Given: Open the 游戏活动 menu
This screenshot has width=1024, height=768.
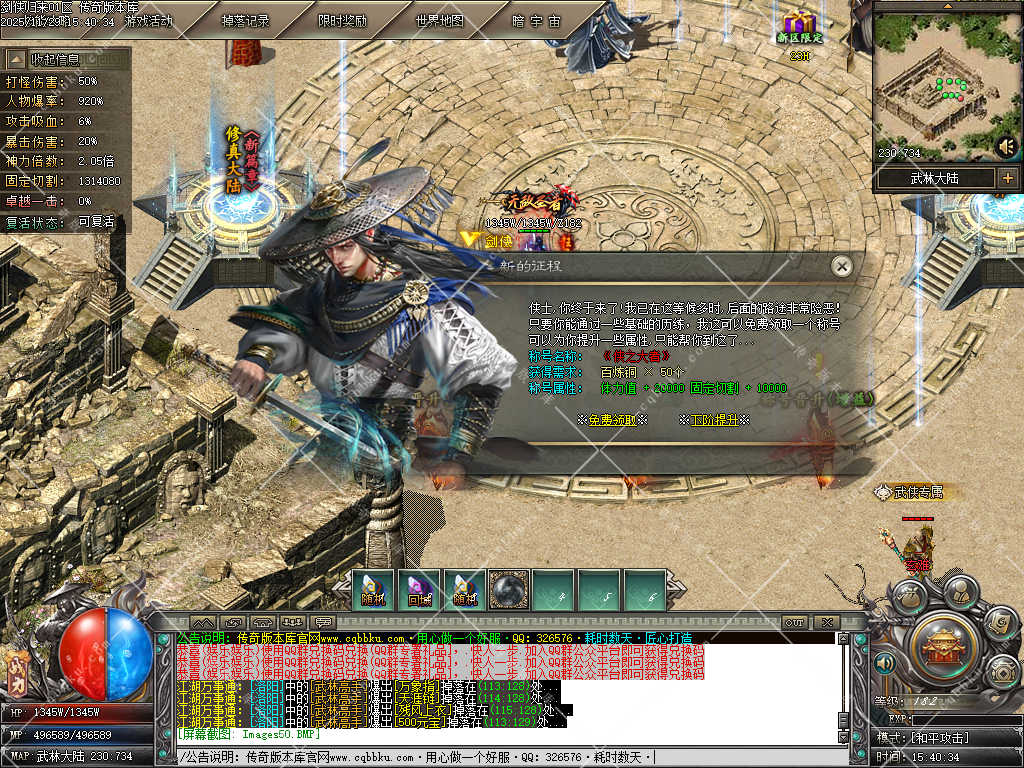Looking at the screenshot, I should coord(149,20).
